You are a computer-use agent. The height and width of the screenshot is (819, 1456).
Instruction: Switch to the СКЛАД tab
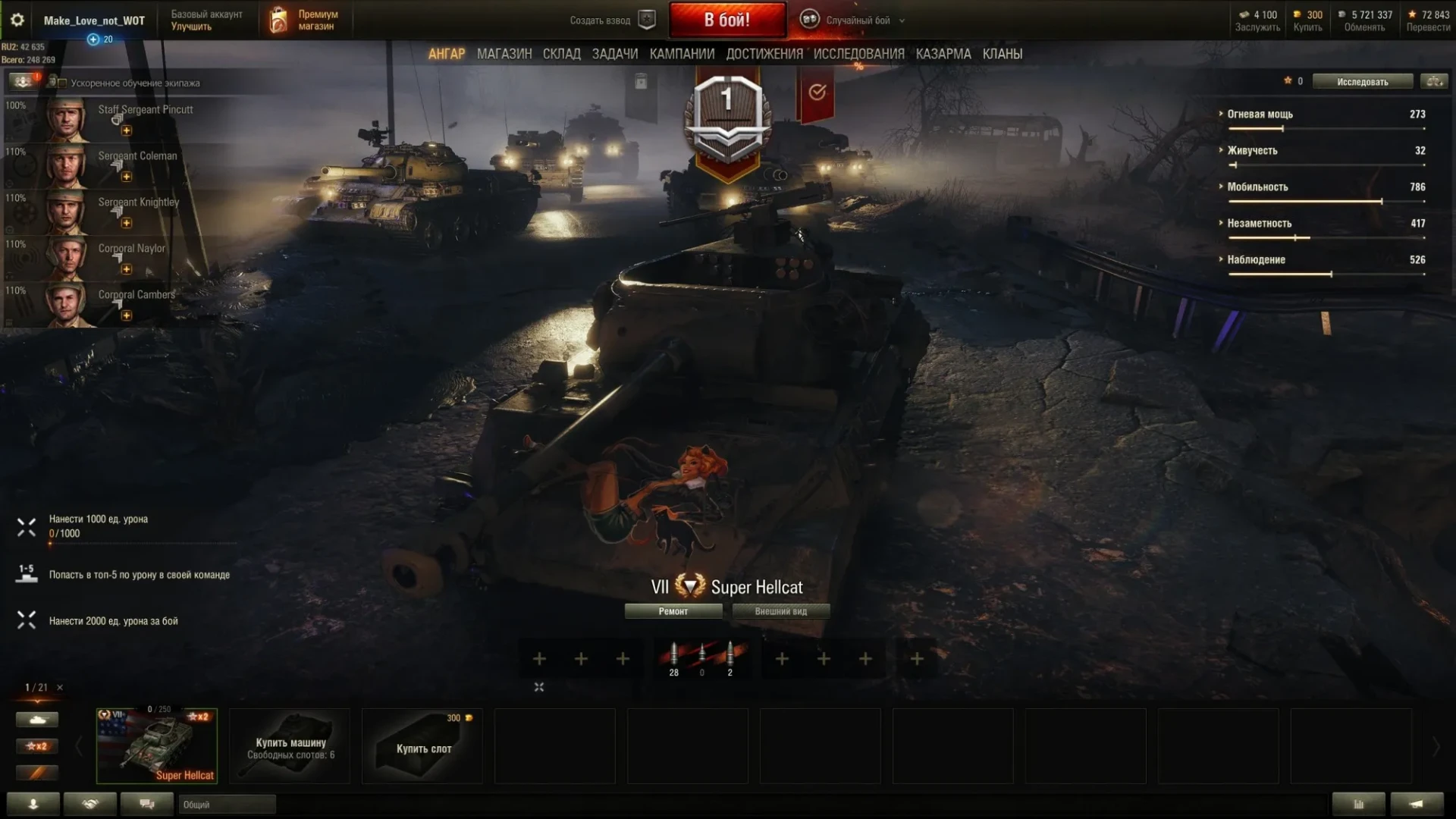(561, 54)
